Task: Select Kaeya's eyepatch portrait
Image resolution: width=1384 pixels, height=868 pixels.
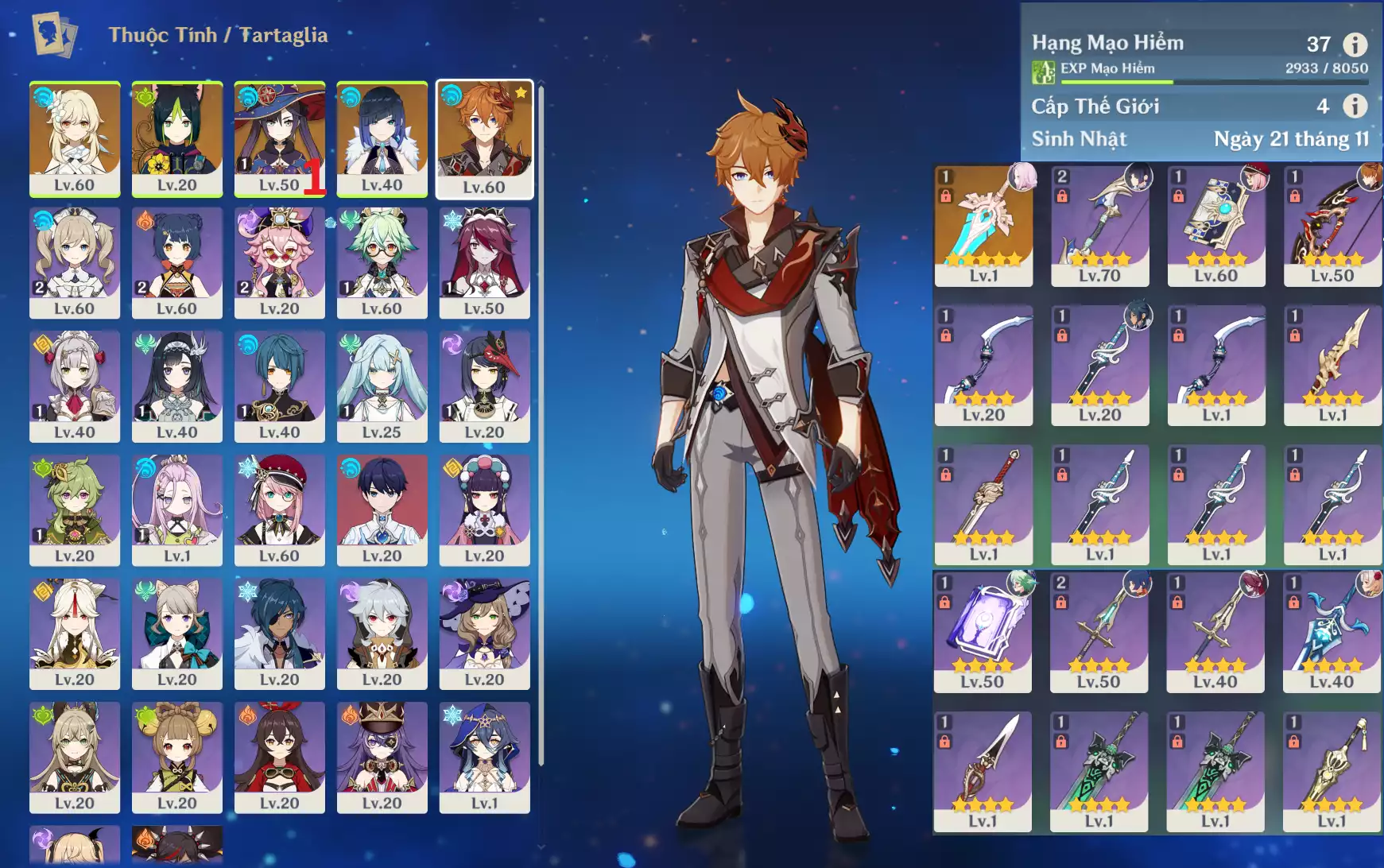Action: [x=279, y=634]
